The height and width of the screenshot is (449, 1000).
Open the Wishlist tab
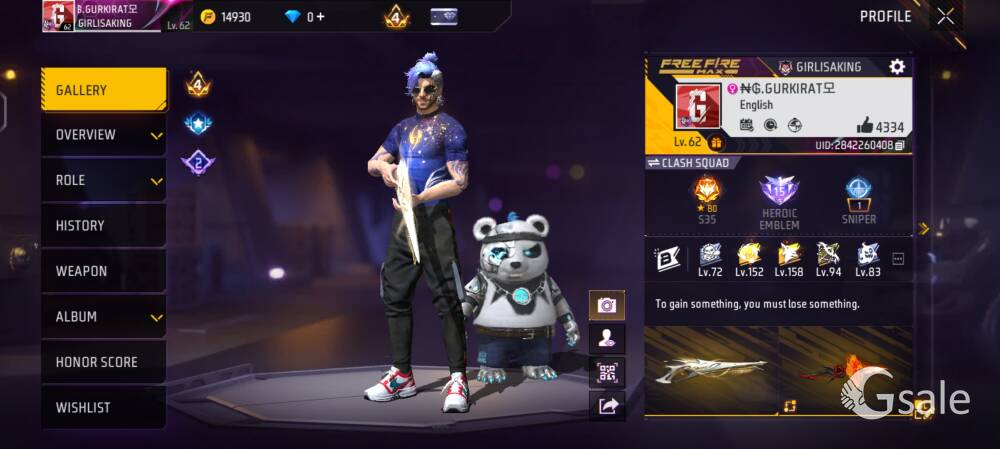(x=103, y=408)
